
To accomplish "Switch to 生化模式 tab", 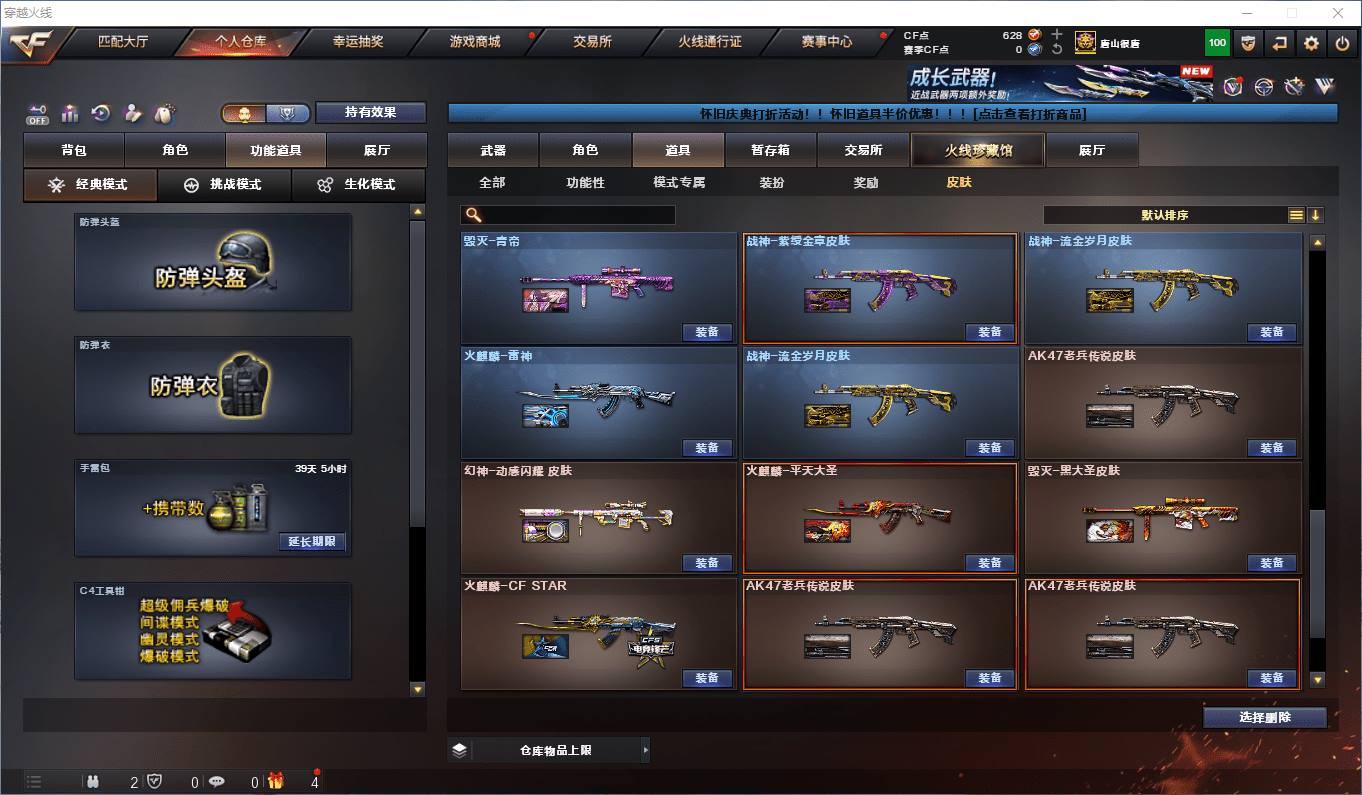I will point(357,185).
